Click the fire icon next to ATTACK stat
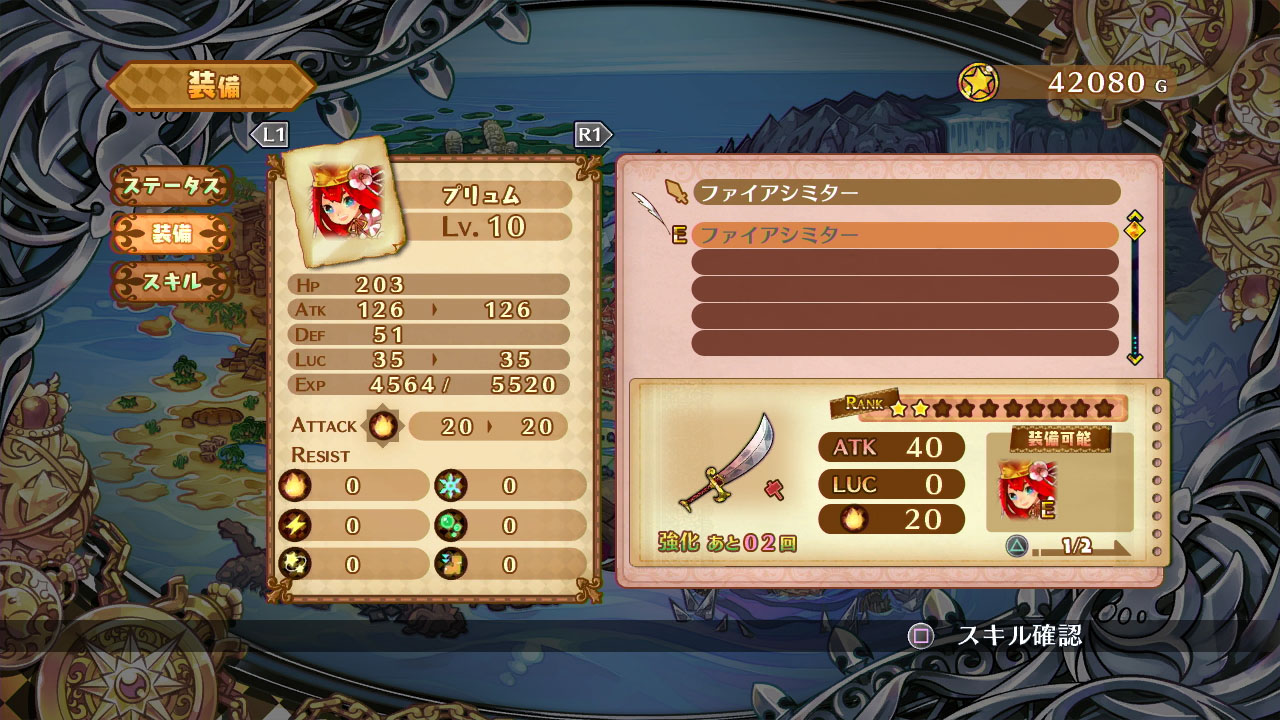The width and height of the screenshot is (1280, 720). click(x=385, y=425)
